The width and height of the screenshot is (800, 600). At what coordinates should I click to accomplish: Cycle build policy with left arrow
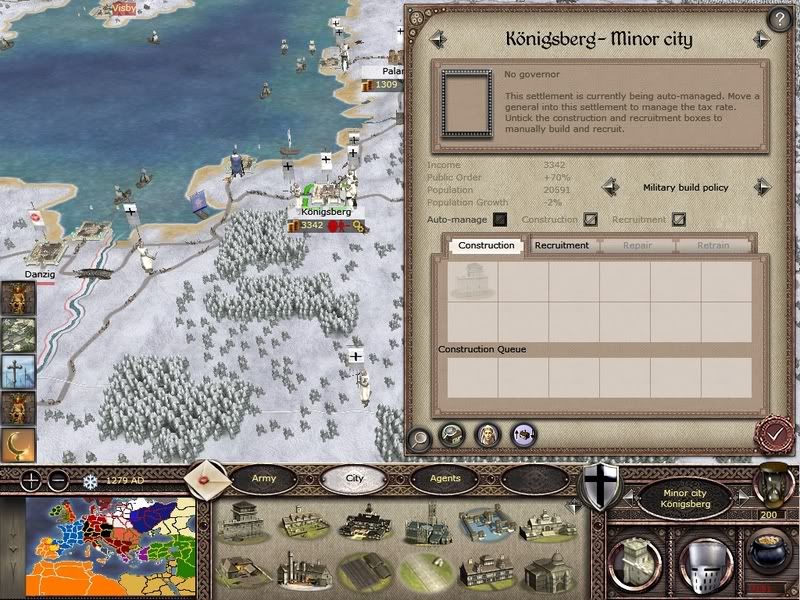[x=608, y=187]
